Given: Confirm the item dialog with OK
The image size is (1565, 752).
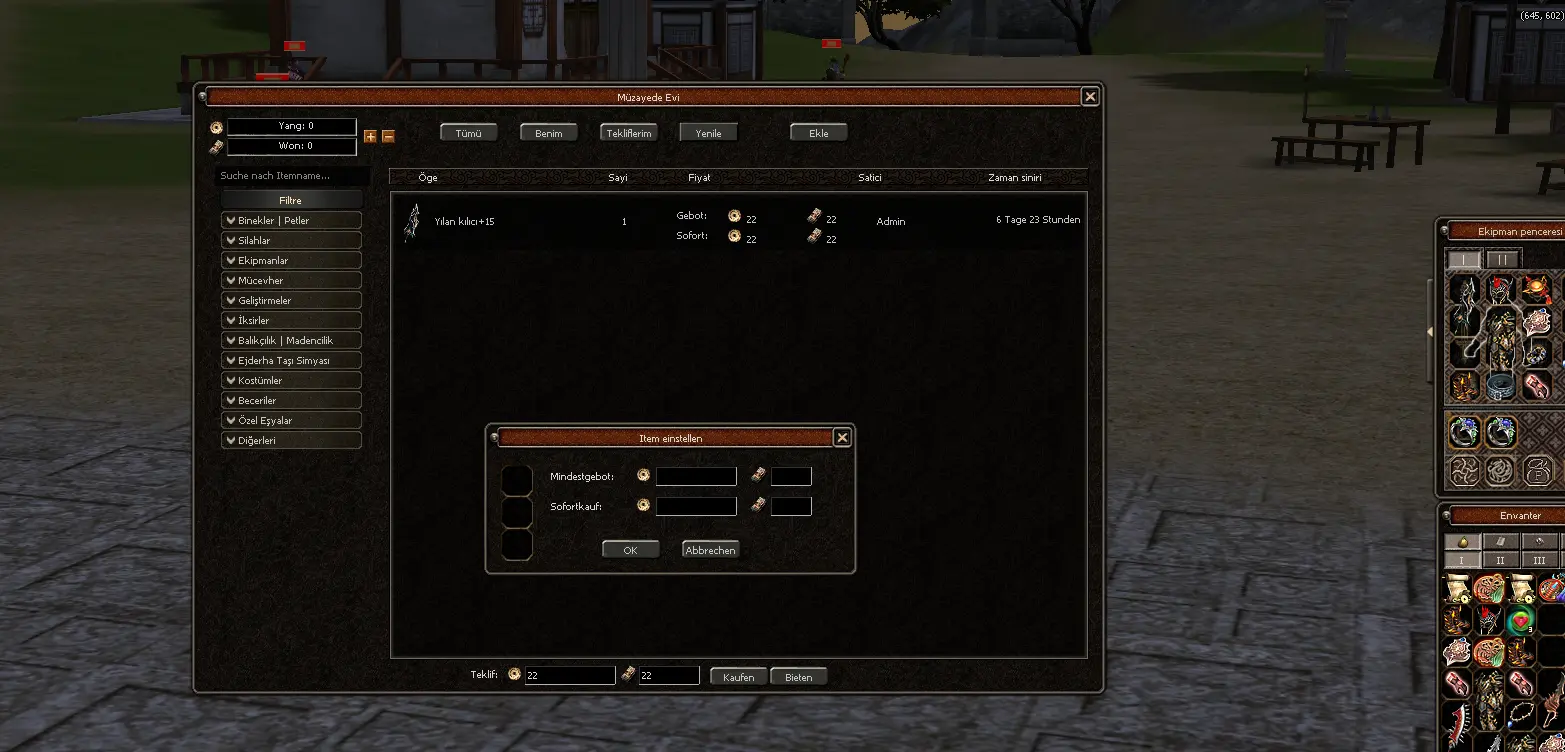Looking at the screenshot, I should coord(630,550).
